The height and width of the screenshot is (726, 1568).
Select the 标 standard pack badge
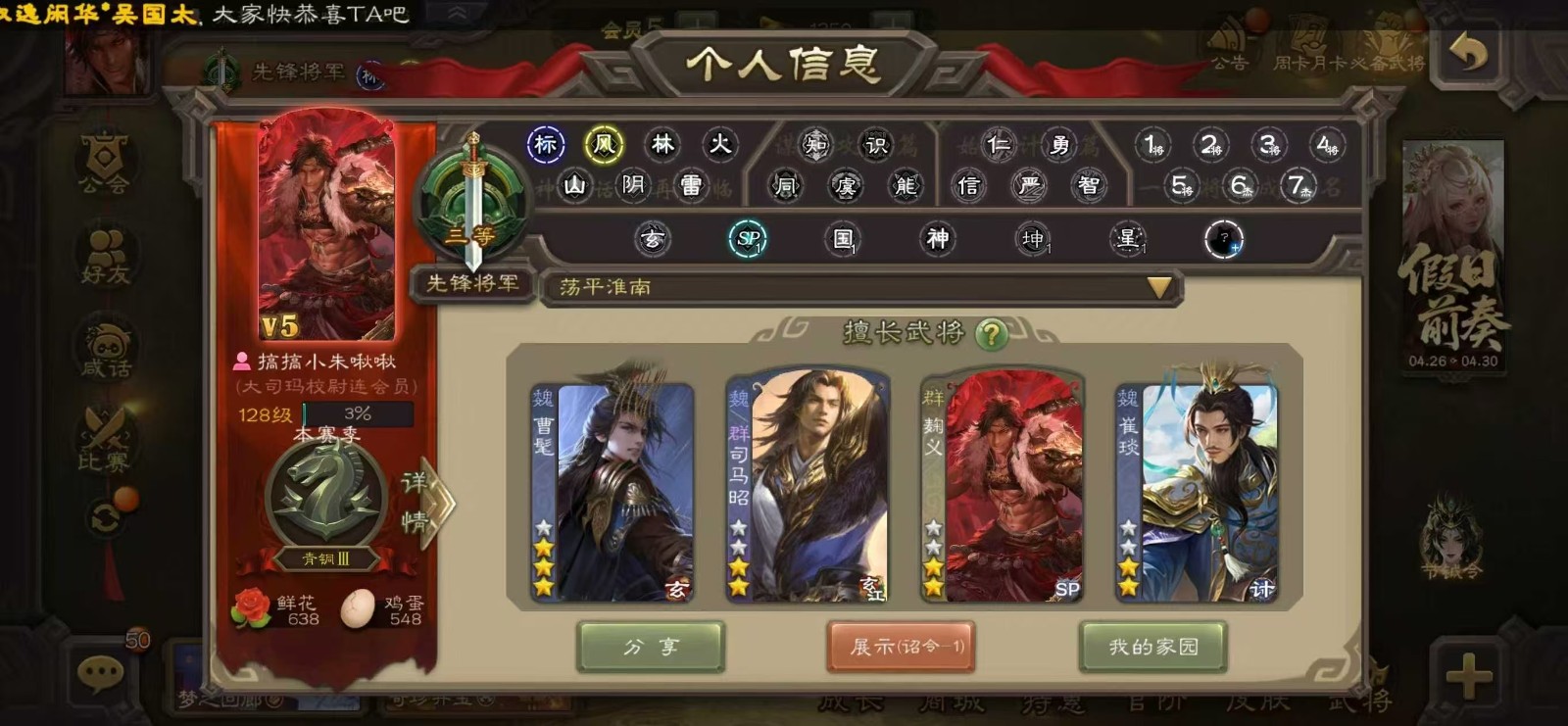[546, 145]
